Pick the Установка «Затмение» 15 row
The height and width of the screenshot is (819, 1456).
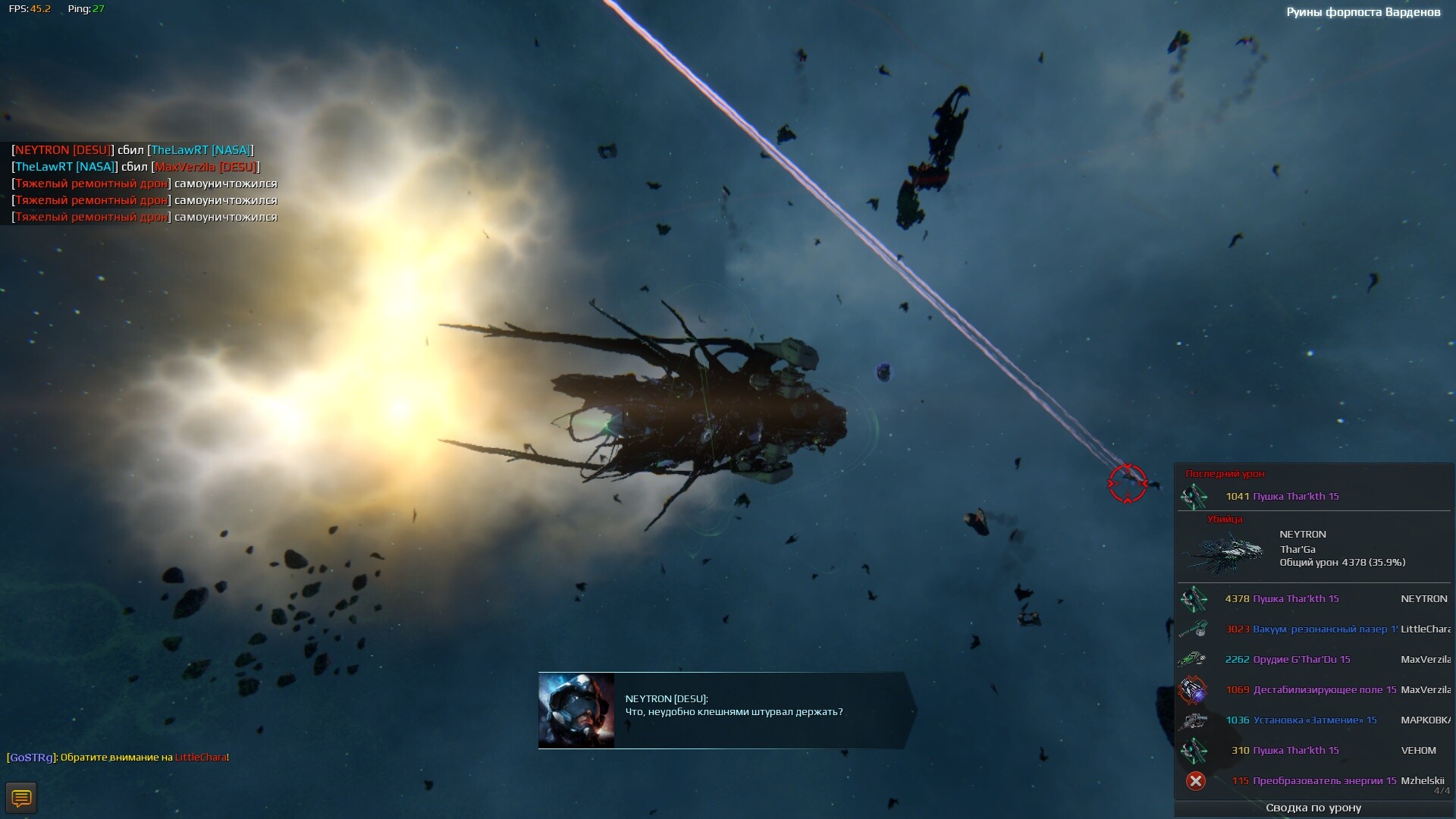[x=1313, y=720]
